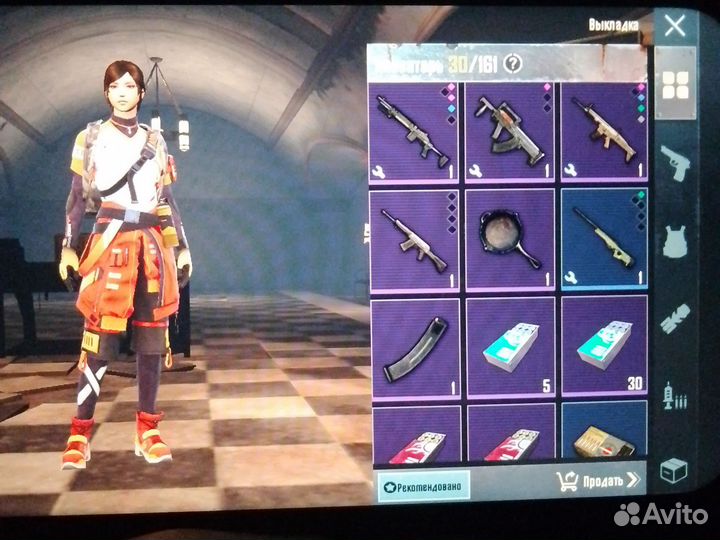Pick the curved black magazine slot
This screenshot has width=720, height=540.
[x=415, y=346]
